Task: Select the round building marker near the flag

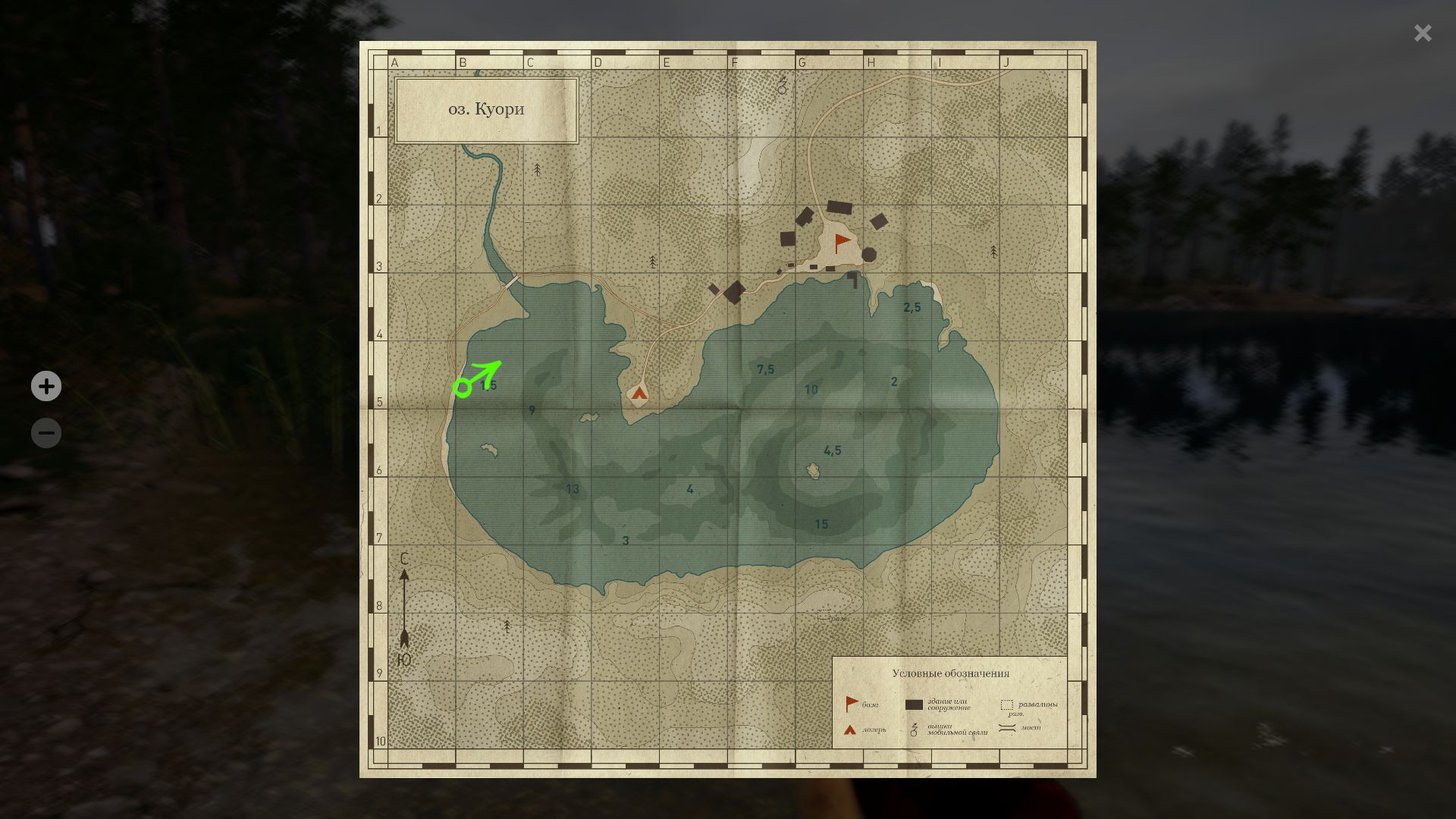Action: (x=869, y=255)
